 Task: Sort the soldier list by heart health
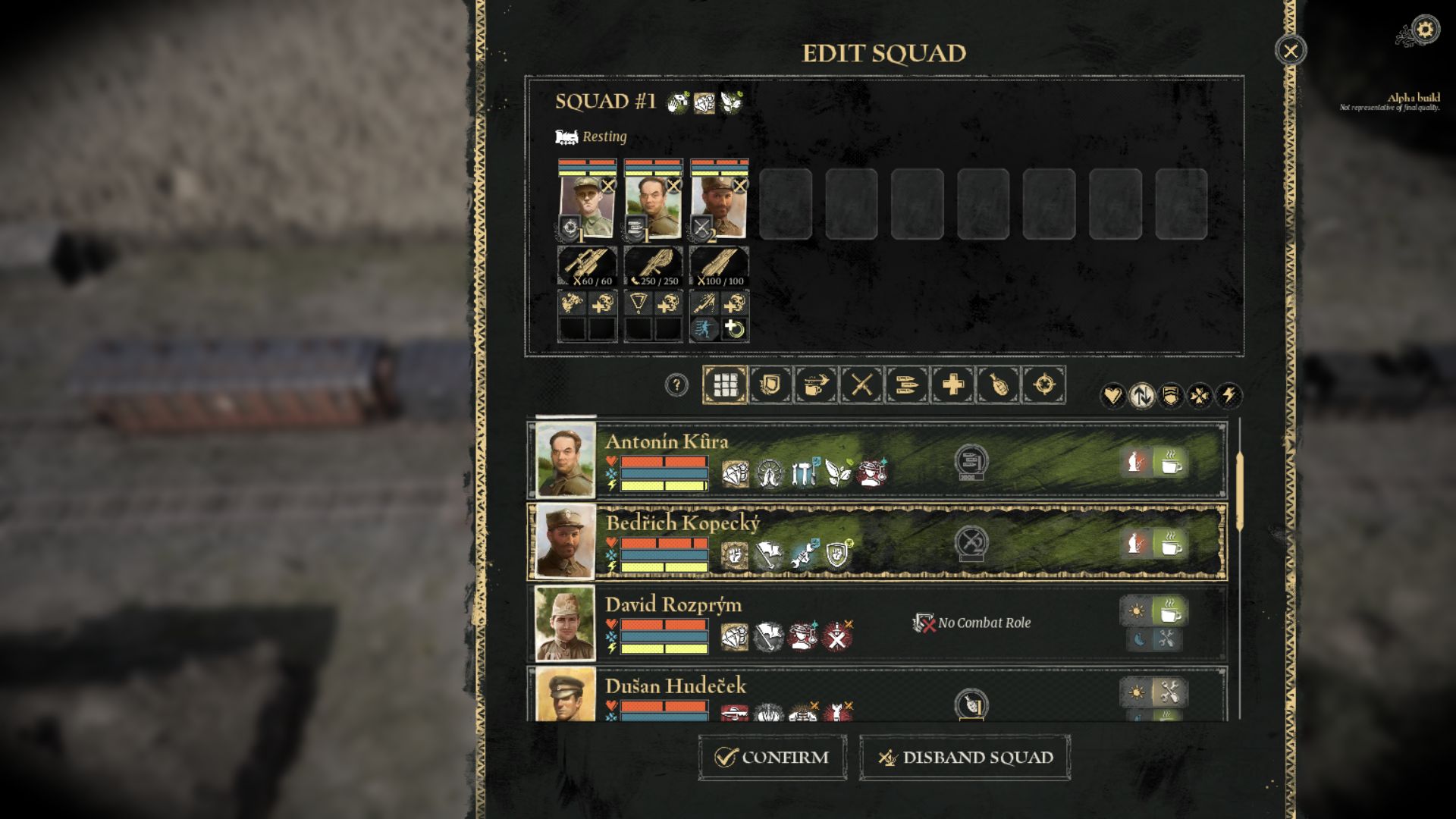coord(1112,395)
